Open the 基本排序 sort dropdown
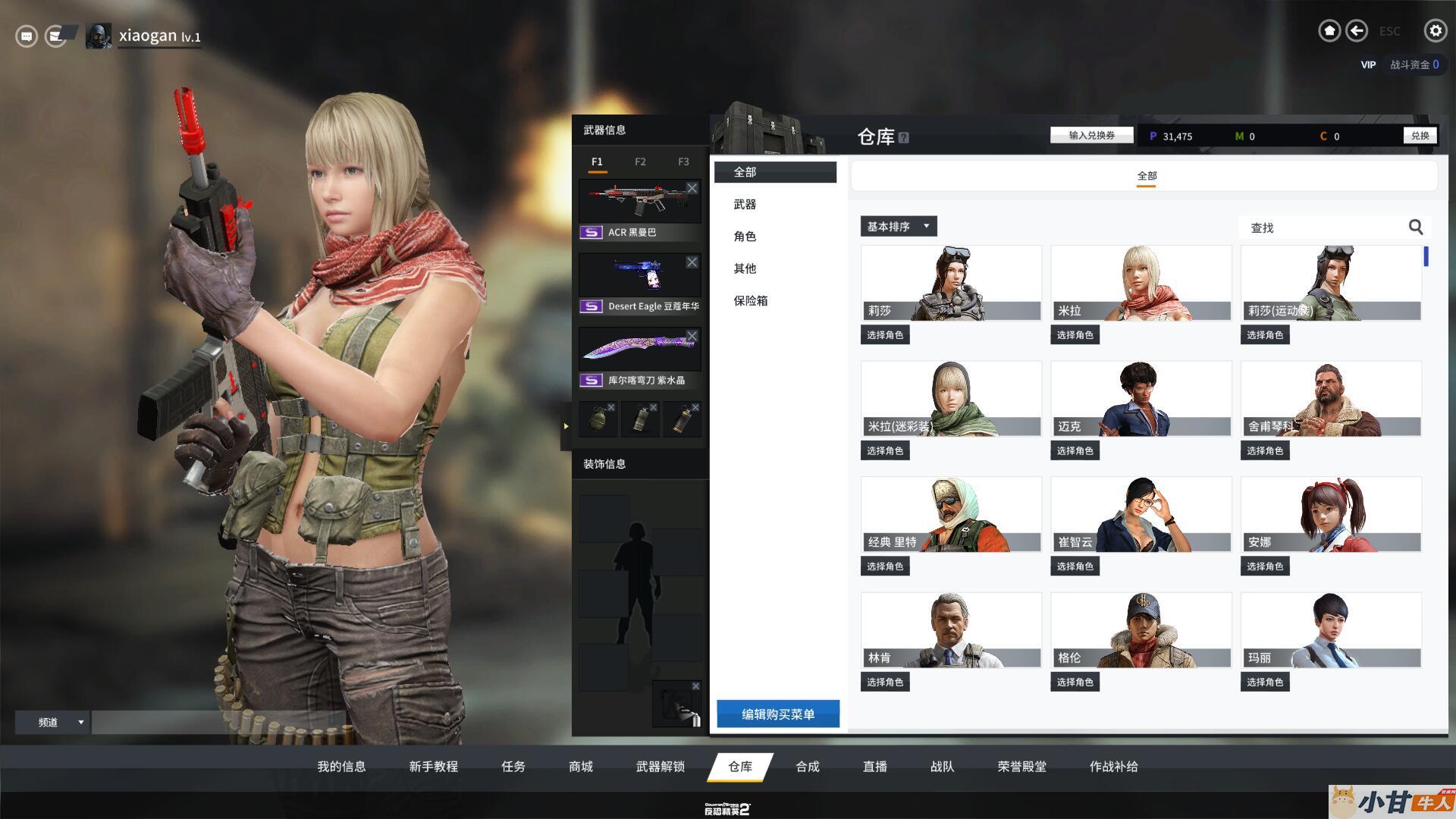 coord(898,227)
